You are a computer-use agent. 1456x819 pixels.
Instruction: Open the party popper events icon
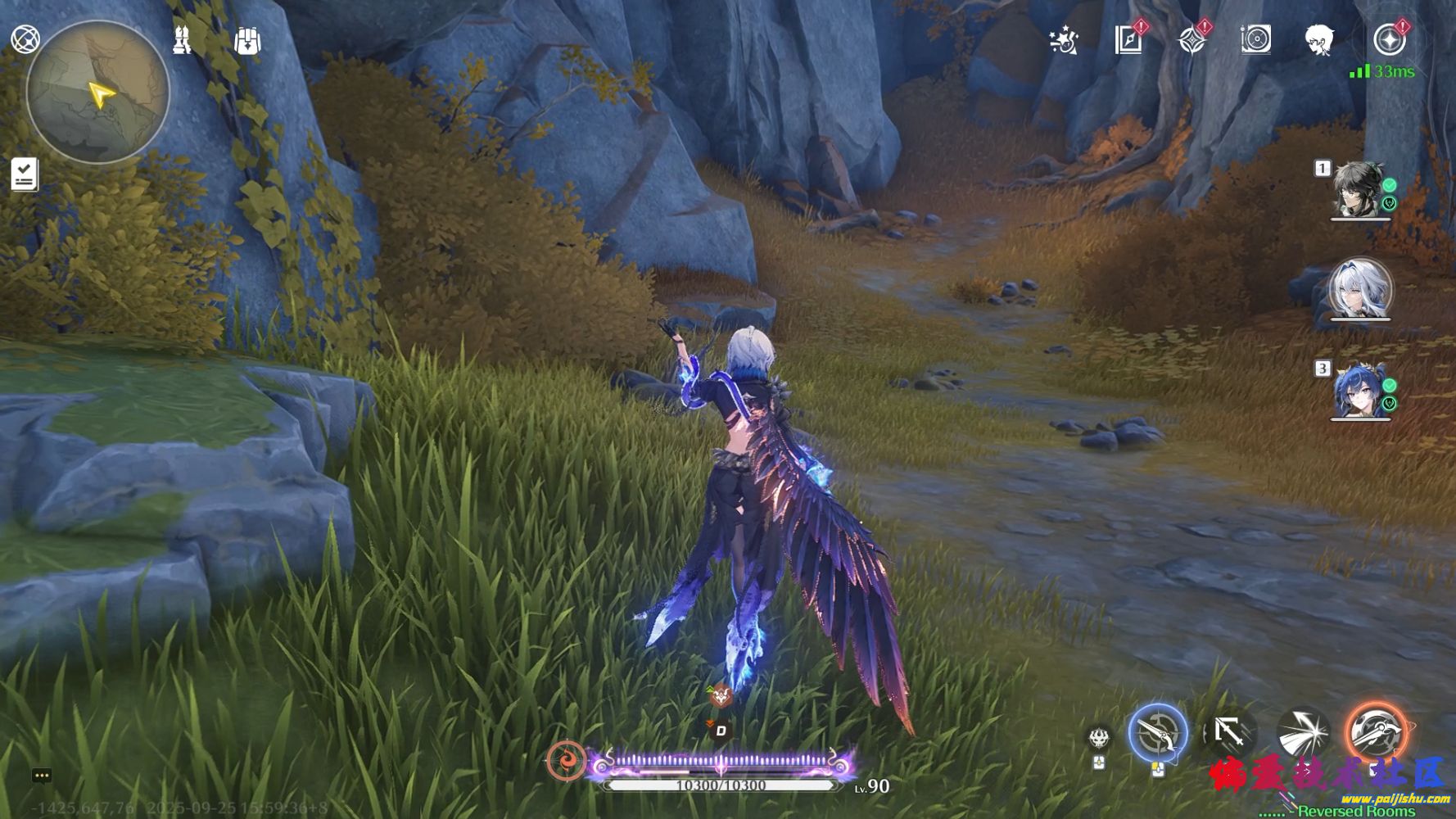point(1064,40)
